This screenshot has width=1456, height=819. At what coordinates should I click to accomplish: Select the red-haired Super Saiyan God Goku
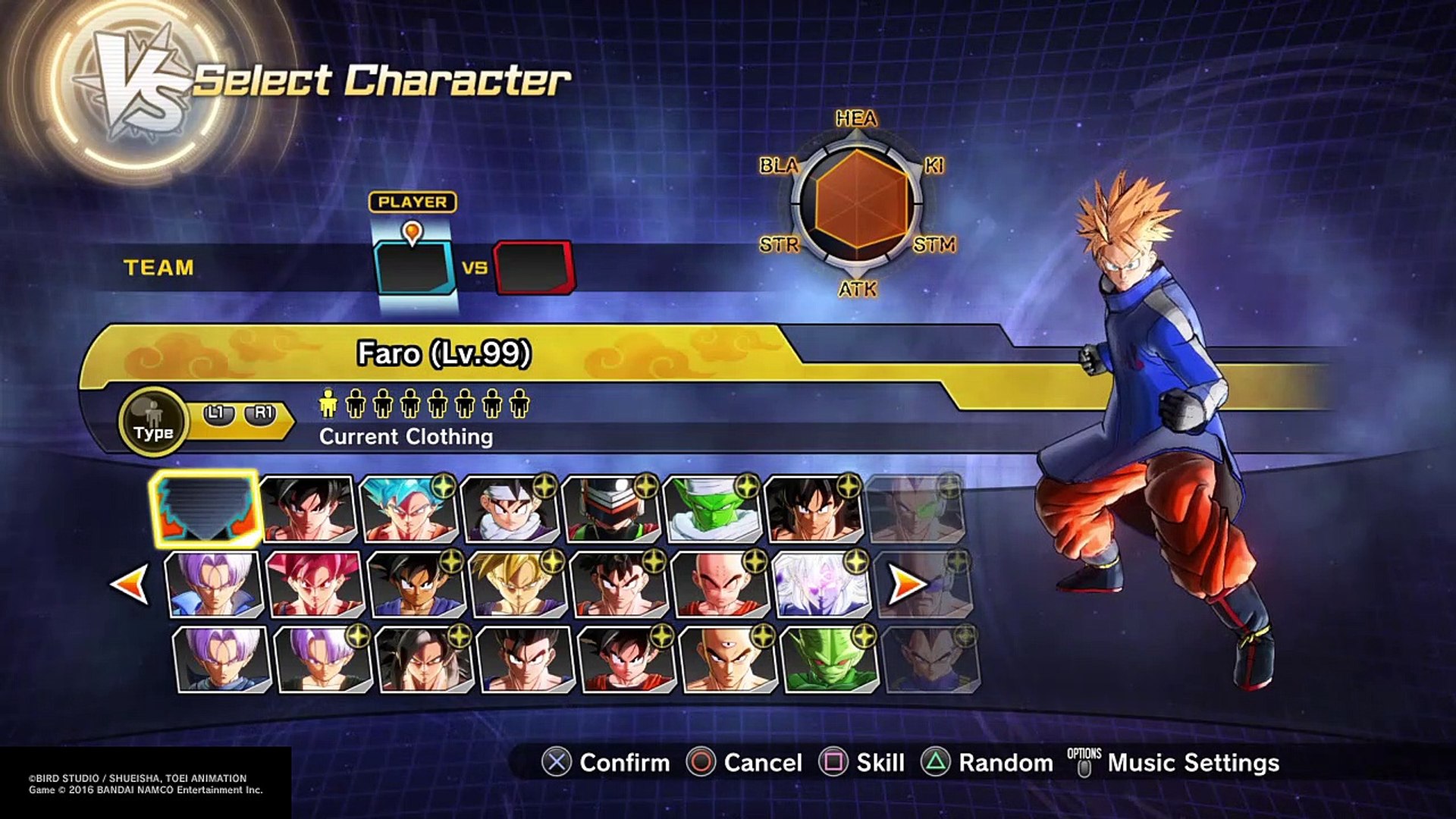(315, 584)
